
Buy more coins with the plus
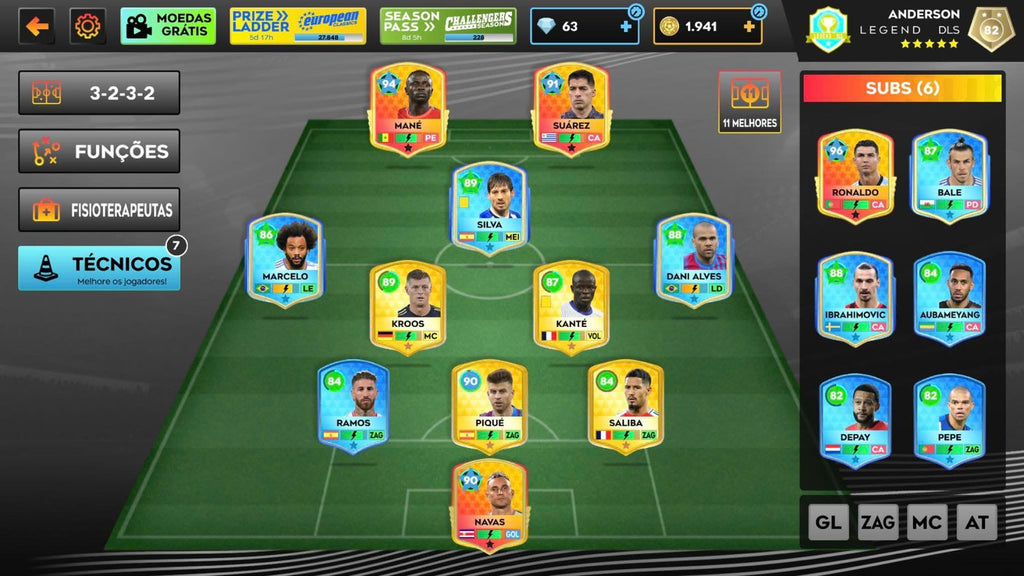[x=749, y=27]
